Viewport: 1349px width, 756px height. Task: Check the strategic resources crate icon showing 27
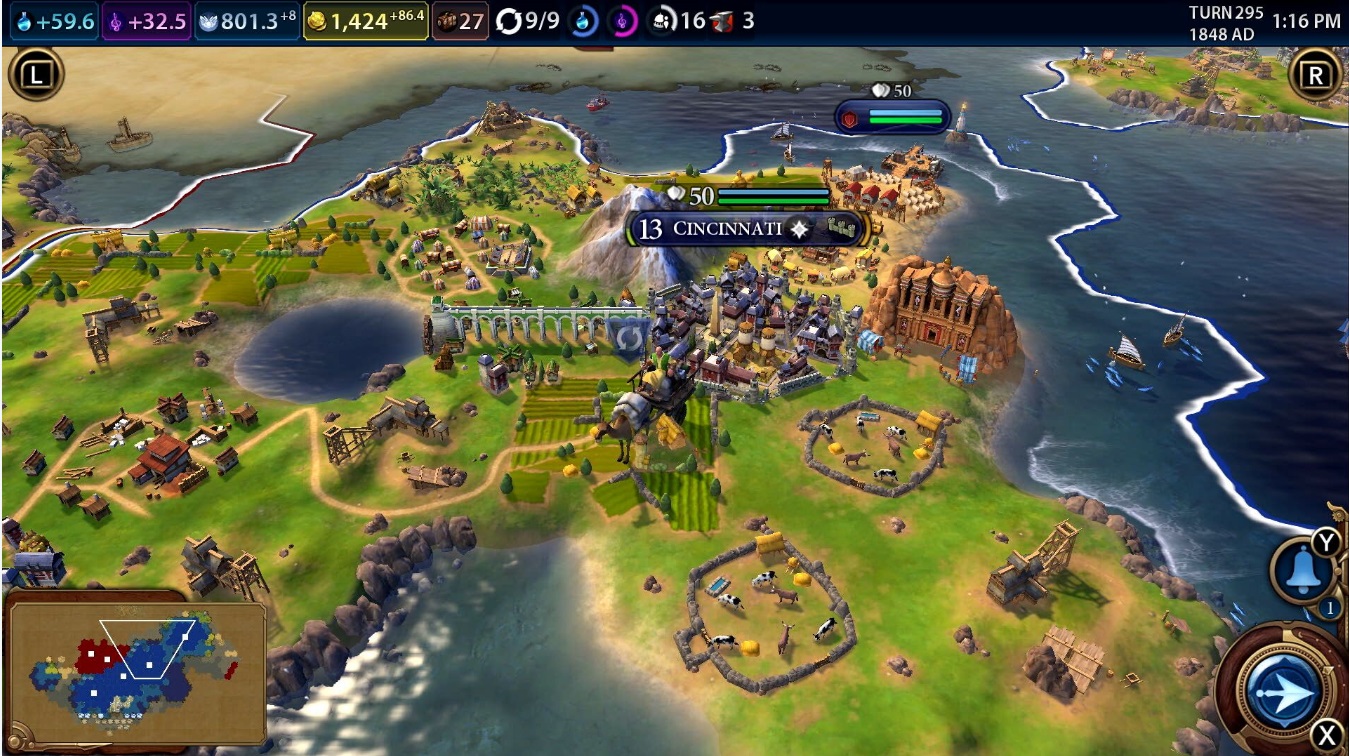pos(449,18)
